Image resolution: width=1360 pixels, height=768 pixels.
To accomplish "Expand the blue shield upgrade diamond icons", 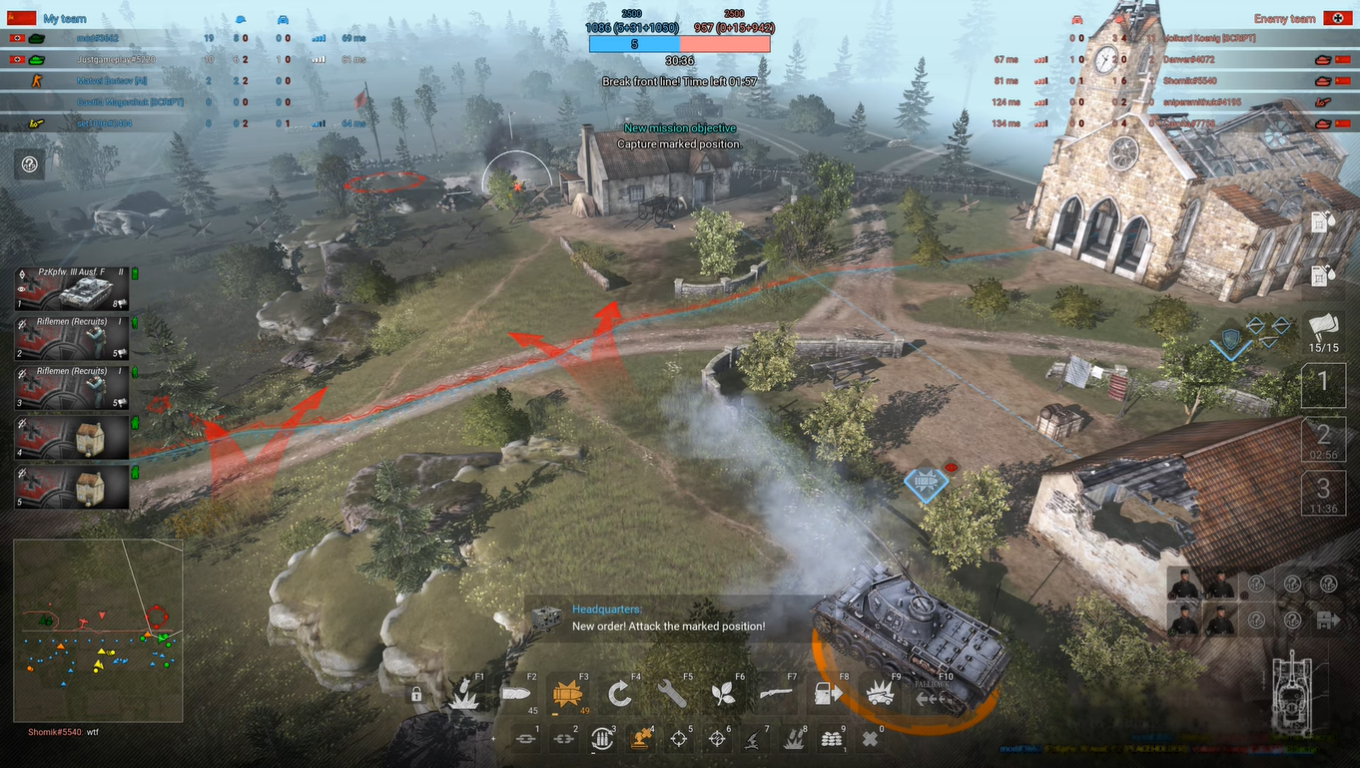I will [x=1233, y=337].
